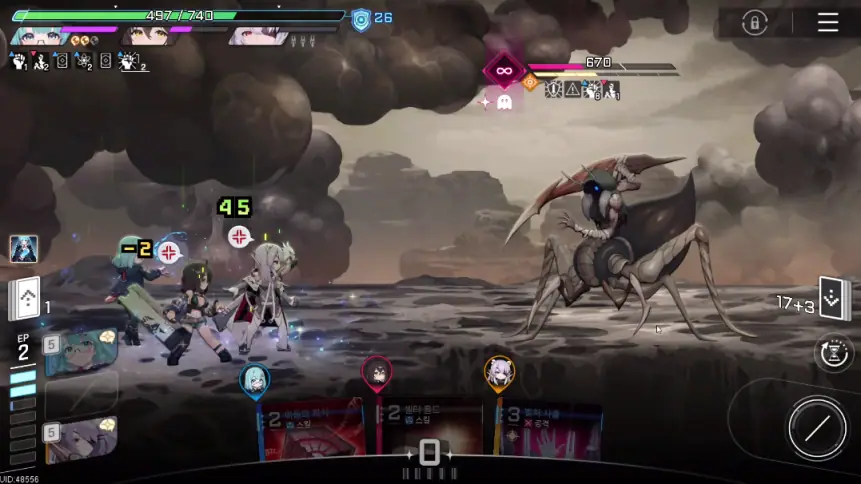861x484 pixels.
Task: Click the teal-haired character portrait above the draw pile
Action: (x=24, y=249)
